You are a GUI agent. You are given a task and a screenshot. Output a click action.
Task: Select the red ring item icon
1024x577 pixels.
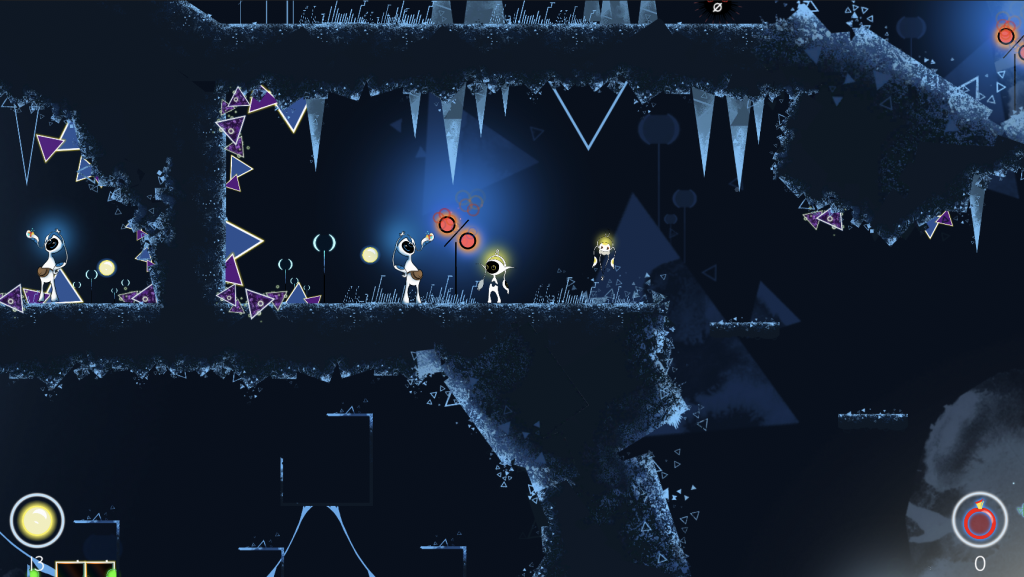click(x=979, y=520)
